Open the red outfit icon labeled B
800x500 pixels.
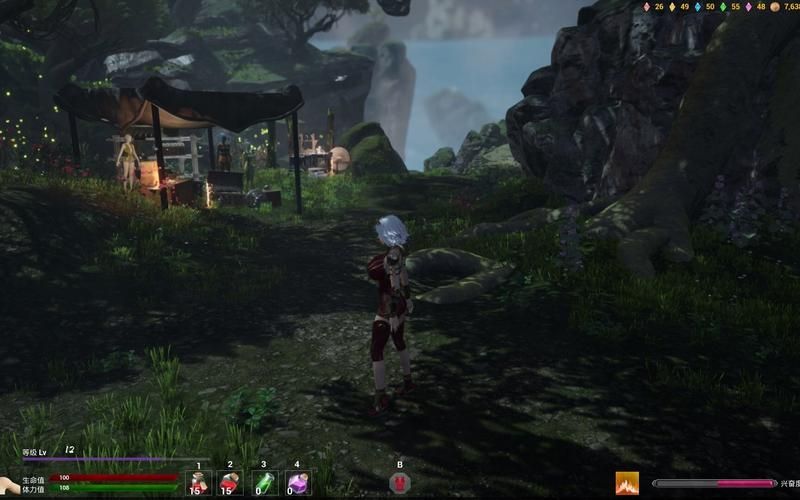[399, 483]
